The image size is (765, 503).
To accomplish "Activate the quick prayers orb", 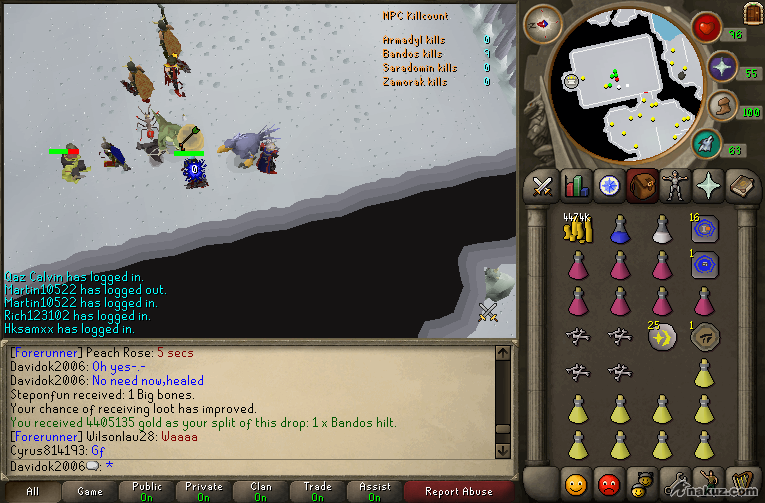I will [x=723, y=68].
